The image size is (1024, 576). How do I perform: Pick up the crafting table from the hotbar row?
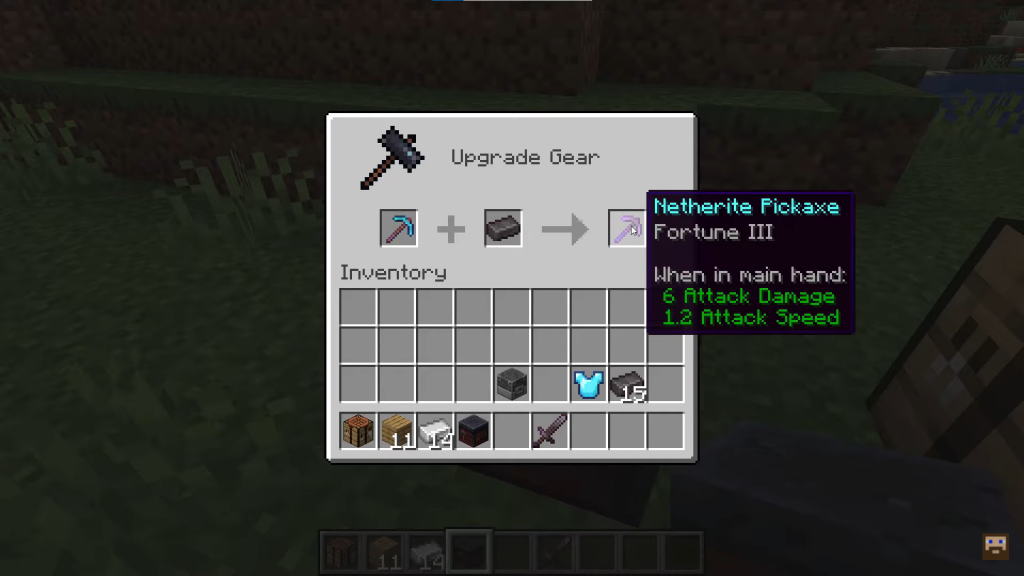[x=358, y=431]
